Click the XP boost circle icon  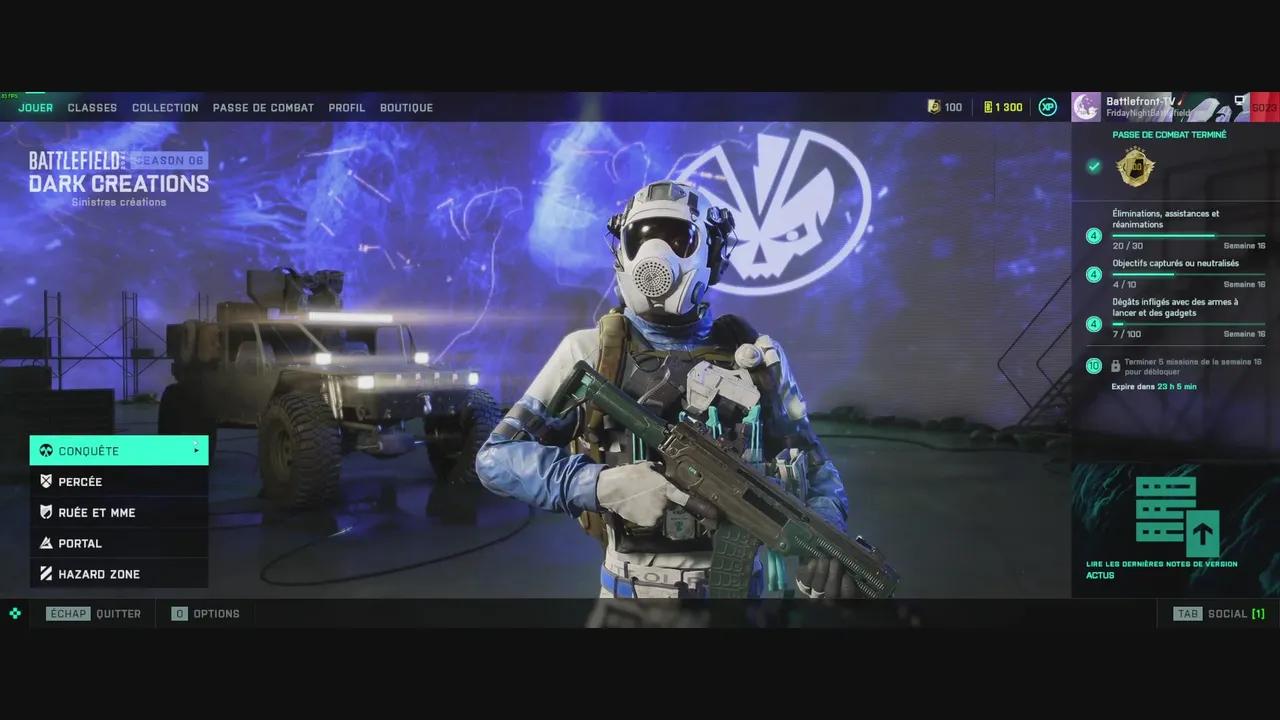point(1047,106)
